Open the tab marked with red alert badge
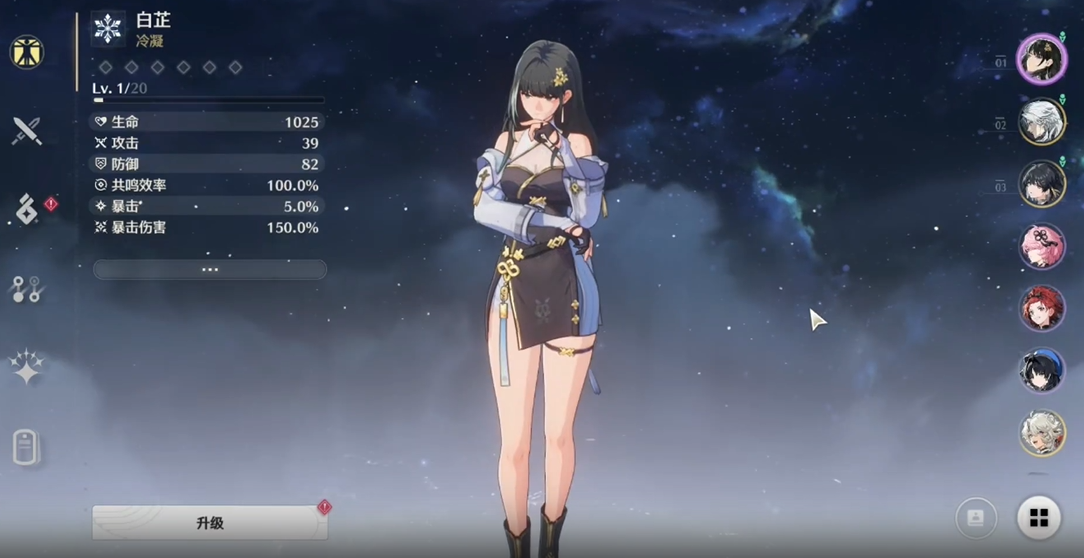Image resolution: width=1084 pixels, height=558 pixels. tap(28, 209)
